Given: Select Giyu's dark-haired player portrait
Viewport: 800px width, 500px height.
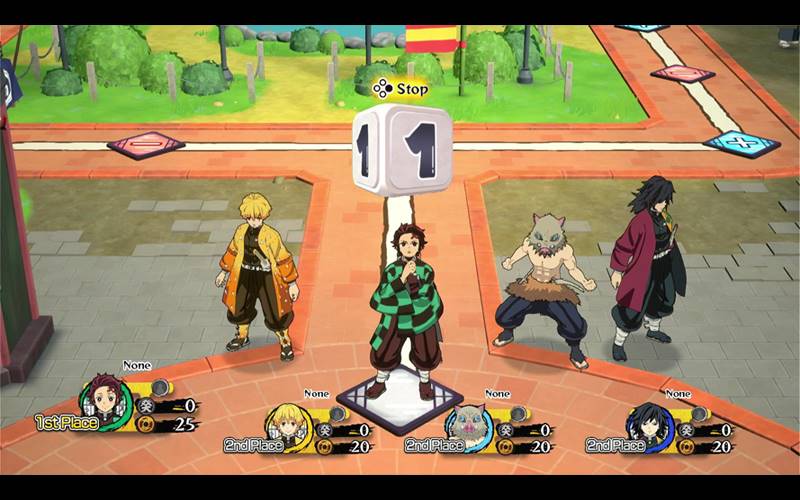Looking at the screenshot, I should 648,428.
